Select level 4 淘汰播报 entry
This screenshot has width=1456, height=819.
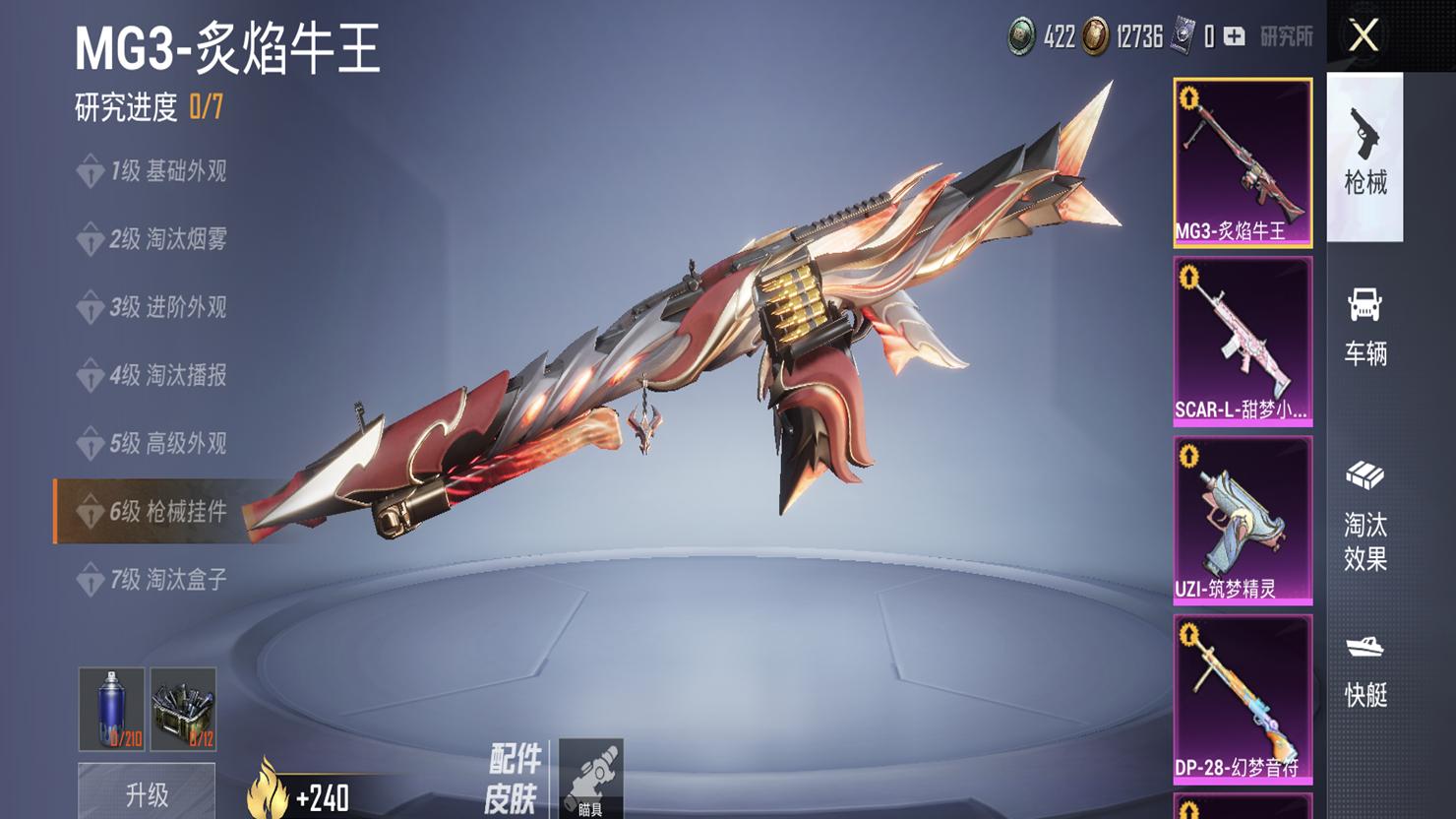click(x=167, y=375)
